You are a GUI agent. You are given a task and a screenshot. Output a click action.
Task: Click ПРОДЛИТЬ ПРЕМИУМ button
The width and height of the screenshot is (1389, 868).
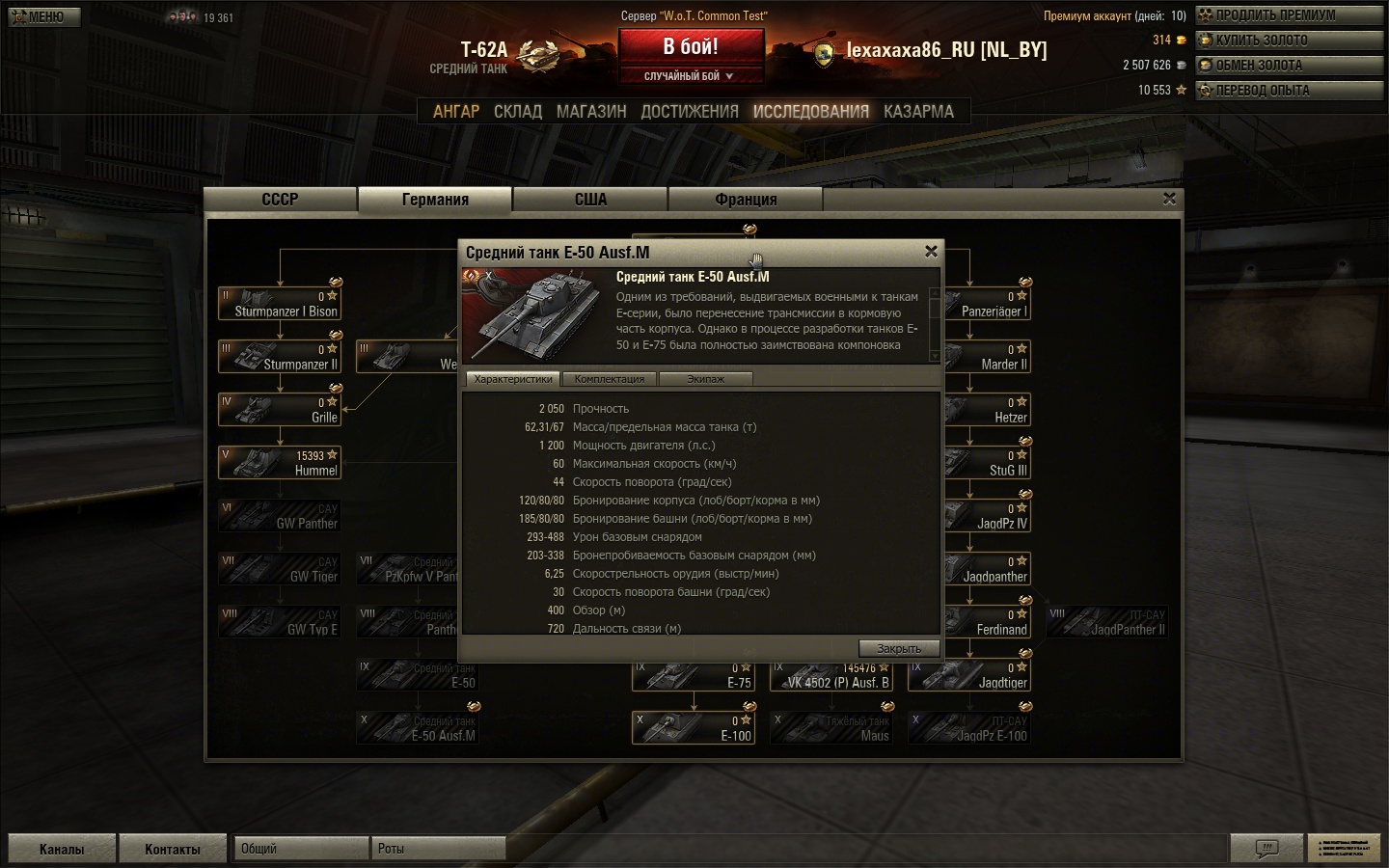coord(1289,15)
